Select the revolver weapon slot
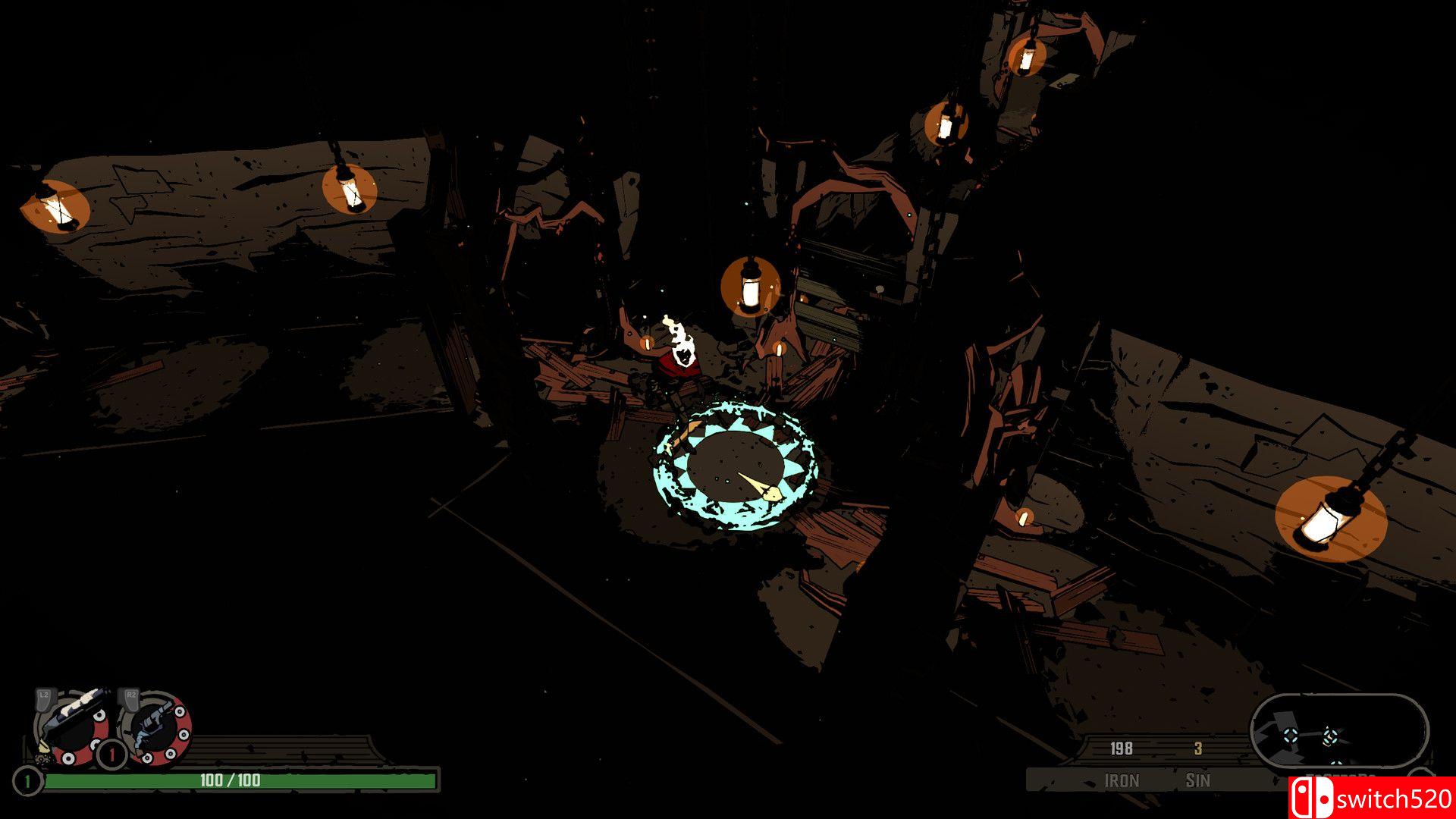The height and width of the screenshot is (819, 1456). (156, 728)
